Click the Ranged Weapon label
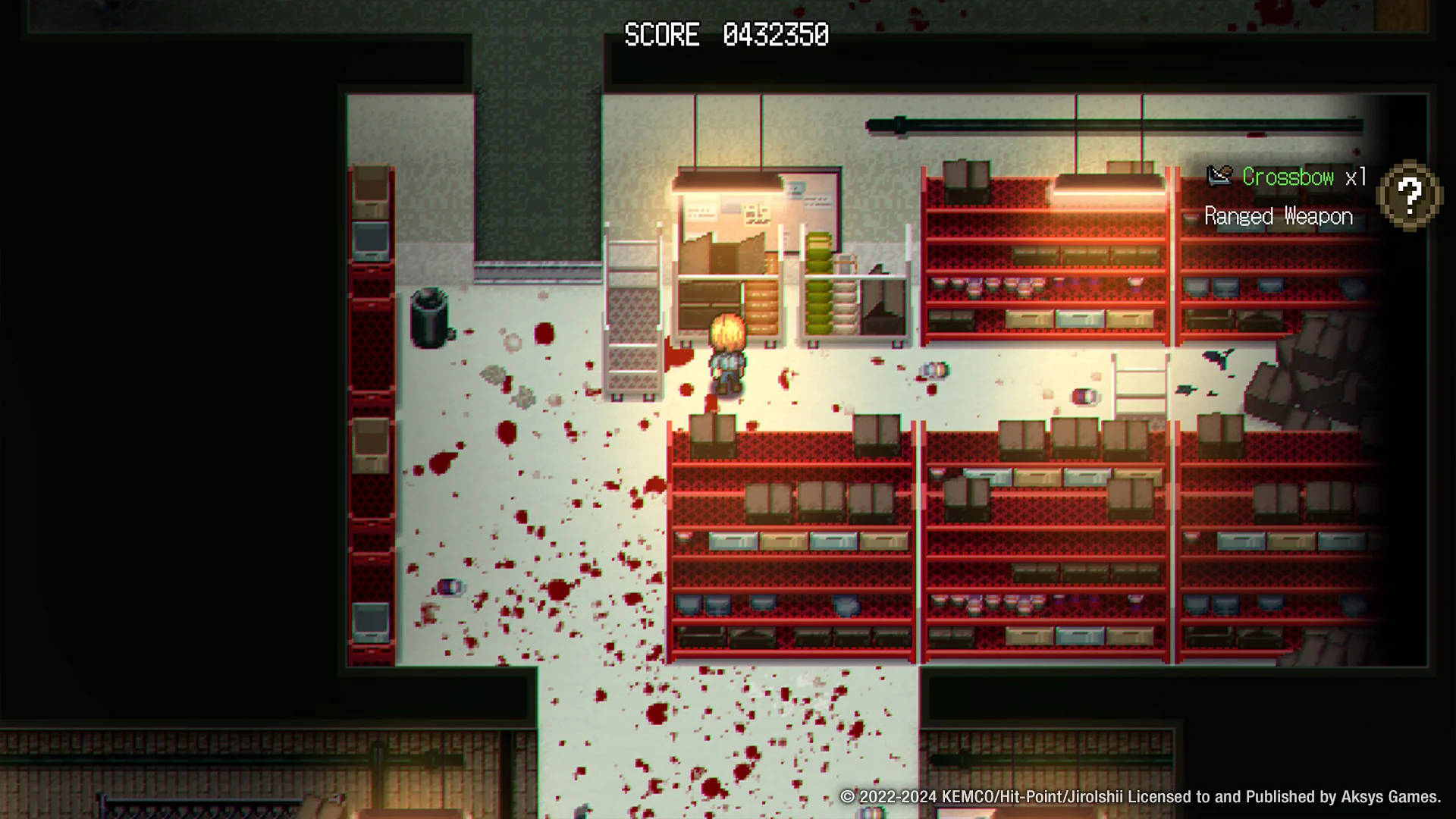Viewport: 1456px width, 819px height. [x=1277, y=217]
